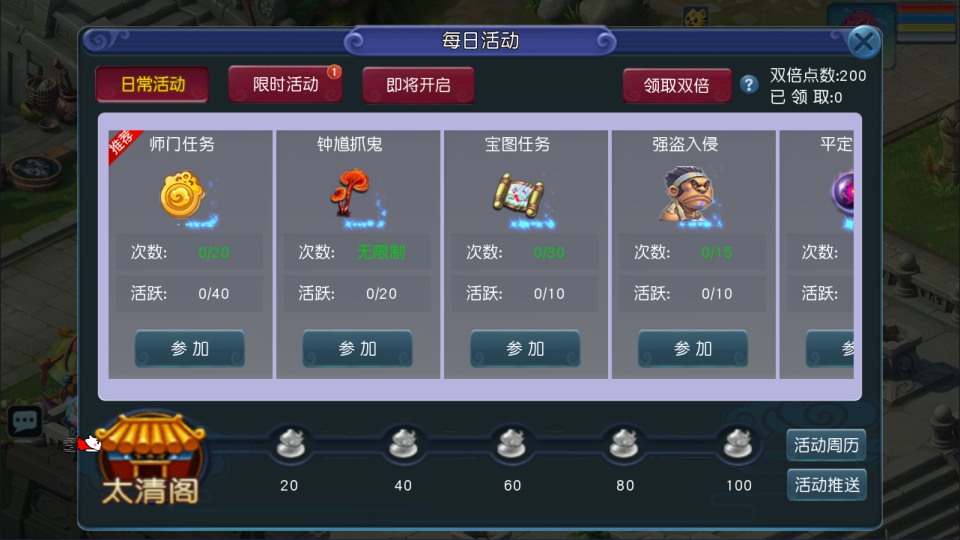
Task: Open the question mark help icon
Action: coord(749,85)
